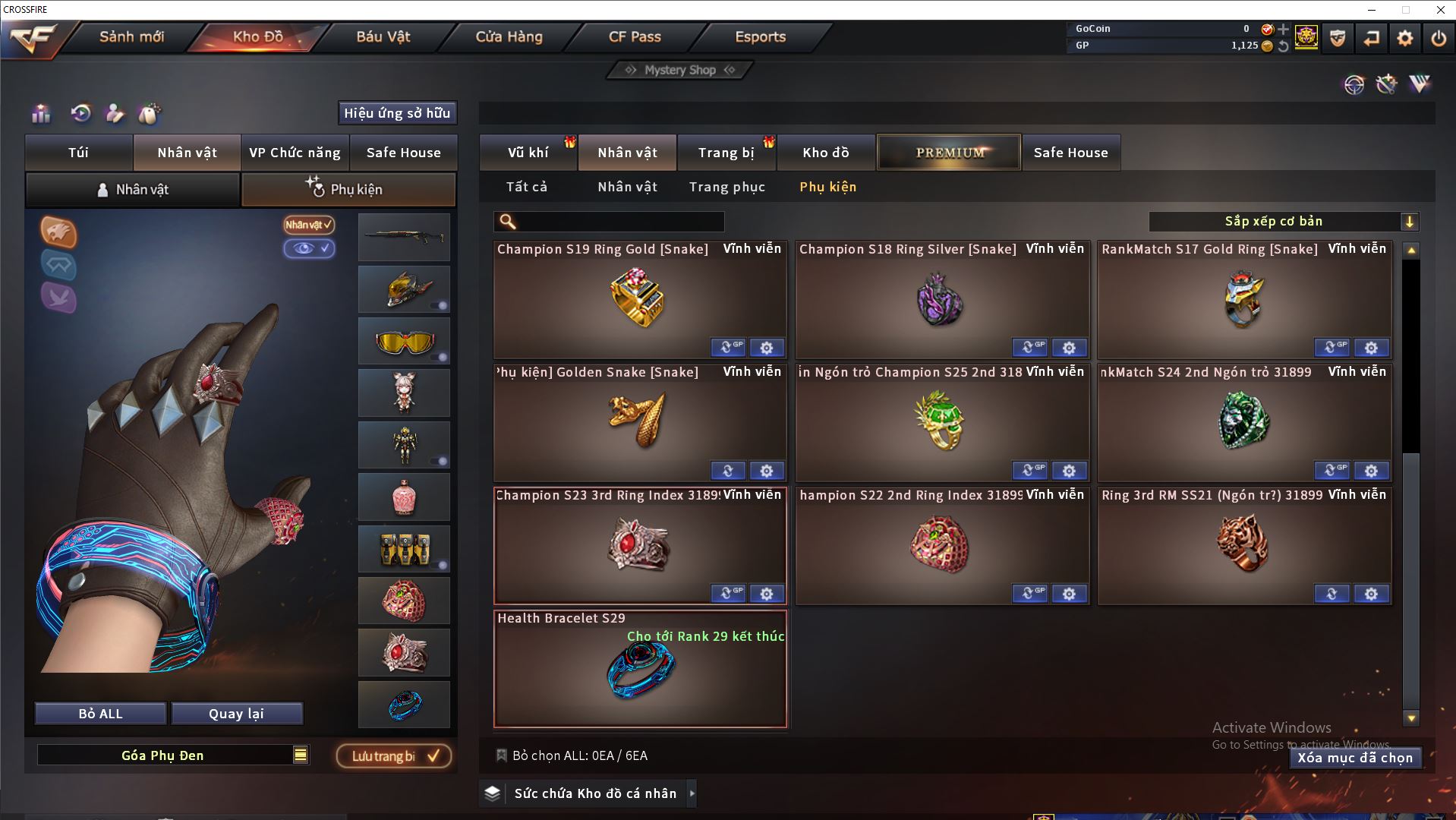Close the CROSSFIRE window

click(1440, 10)
